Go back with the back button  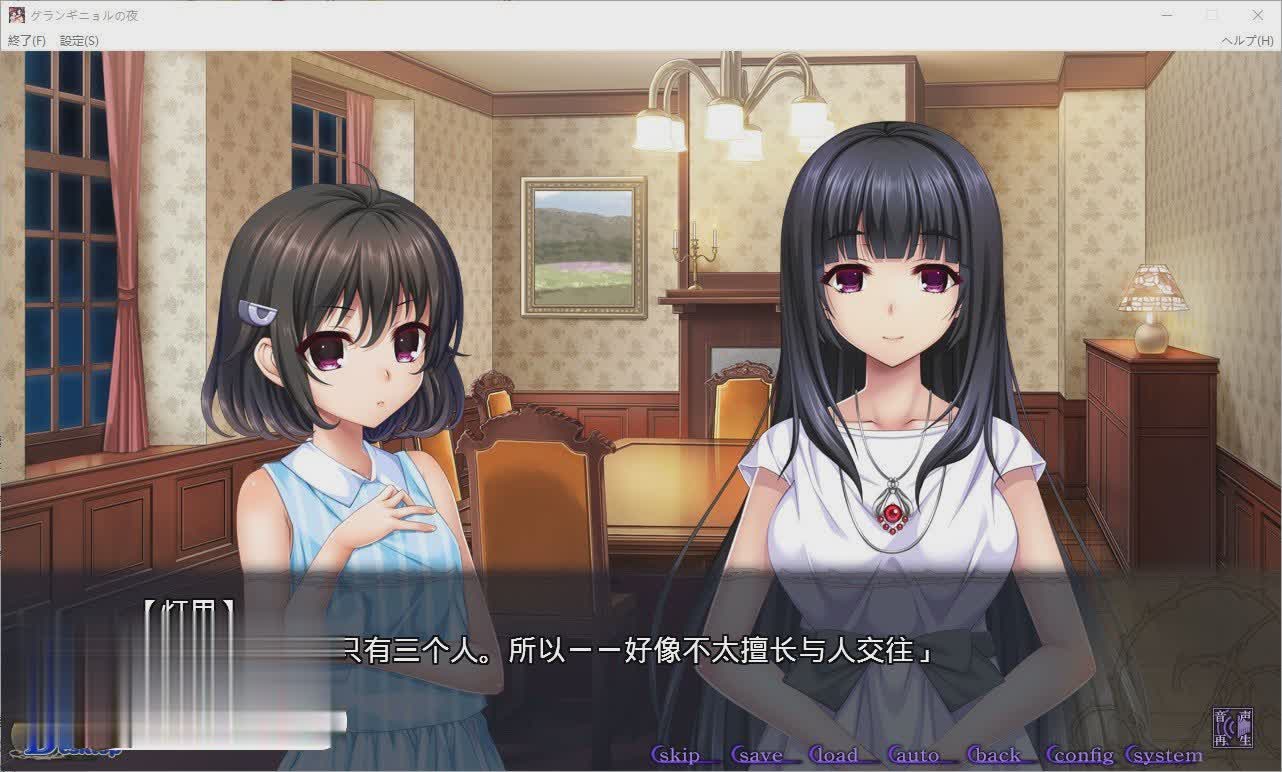(995, 755)
